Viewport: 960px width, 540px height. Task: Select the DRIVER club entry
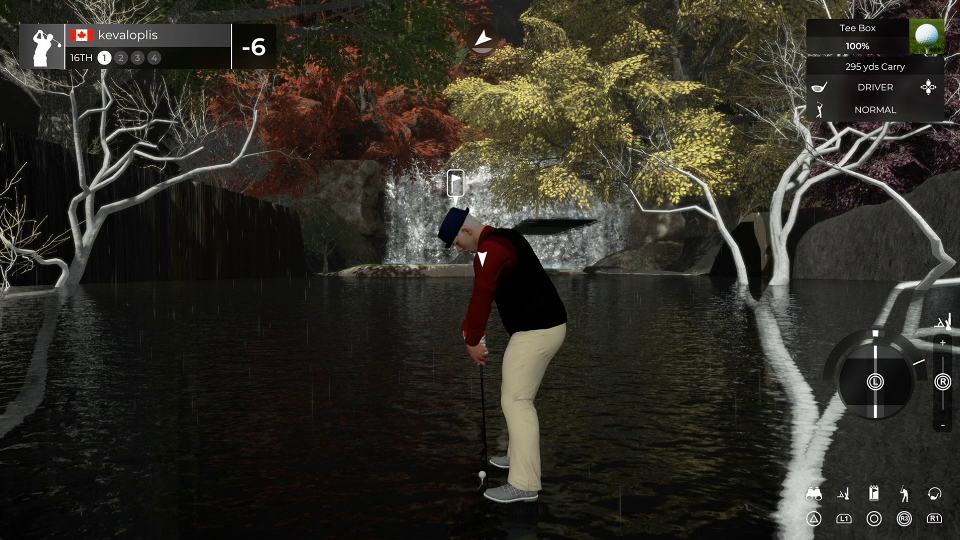tap(875, 88)
